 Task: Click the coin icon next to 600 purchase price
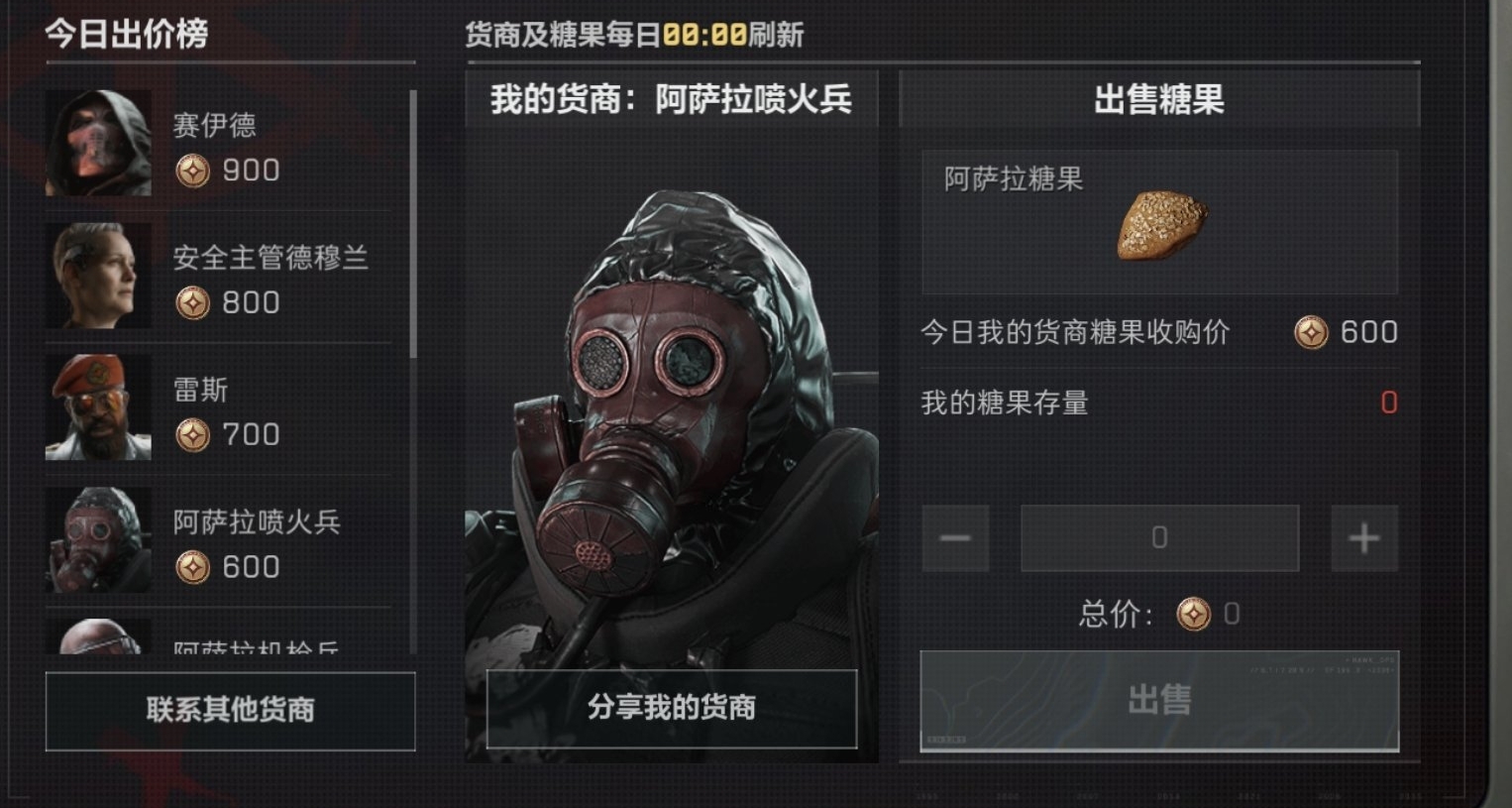point(1313,334)
